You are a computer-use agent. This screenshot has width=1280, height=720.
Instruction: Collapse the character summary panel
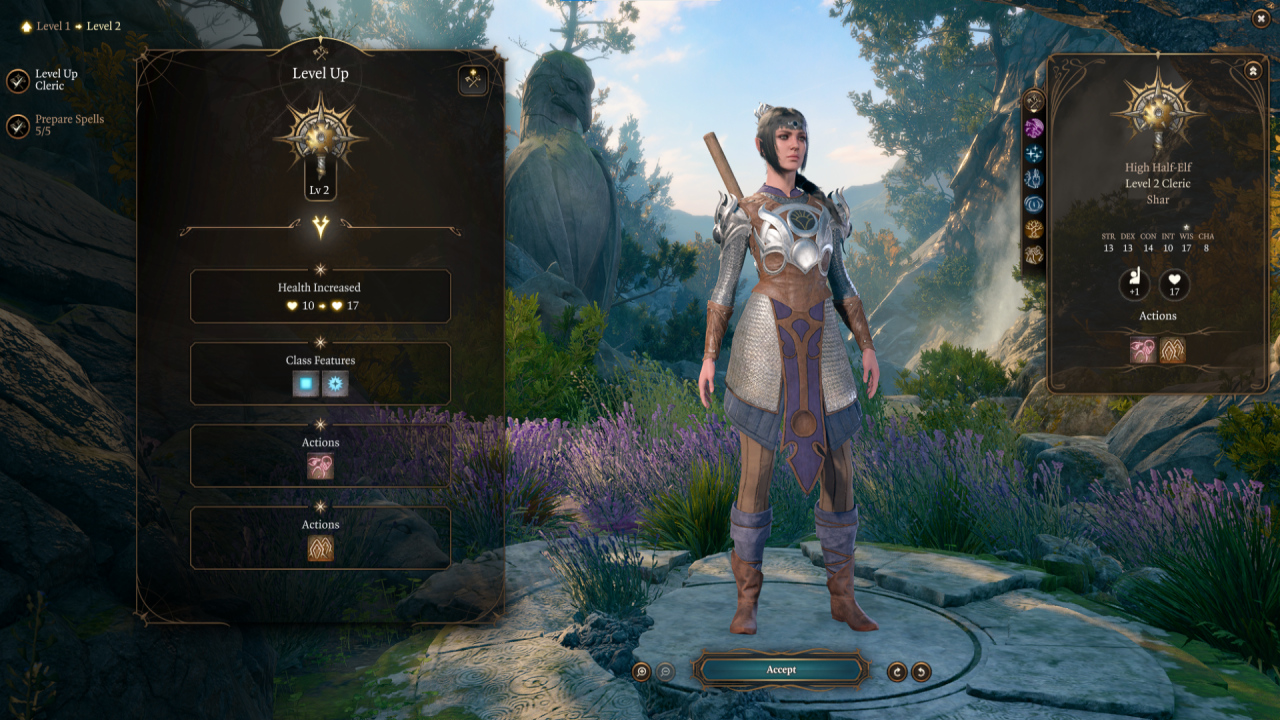(1252, 71)
